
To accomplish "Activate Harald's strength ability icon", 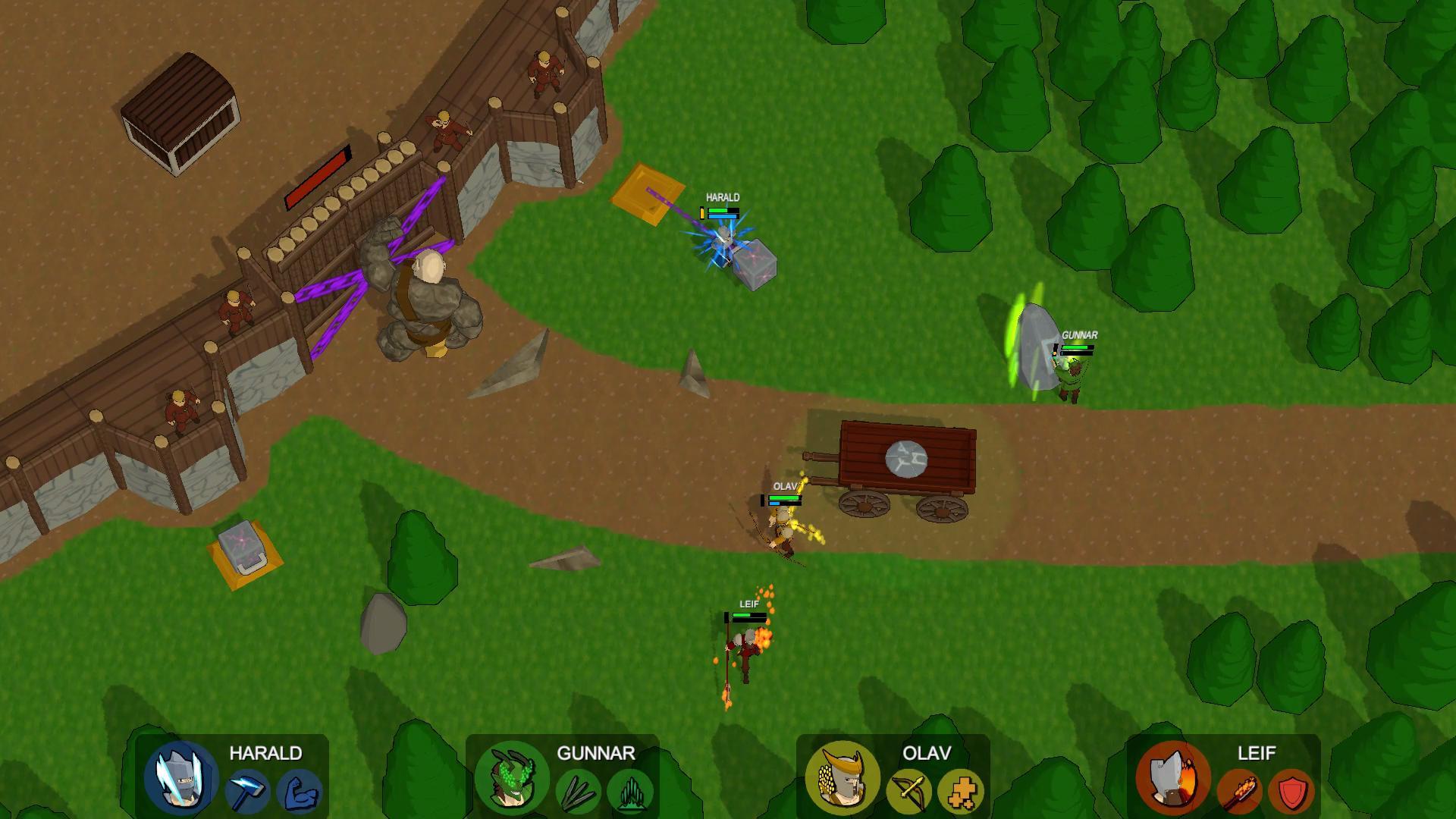I will 300,789.
